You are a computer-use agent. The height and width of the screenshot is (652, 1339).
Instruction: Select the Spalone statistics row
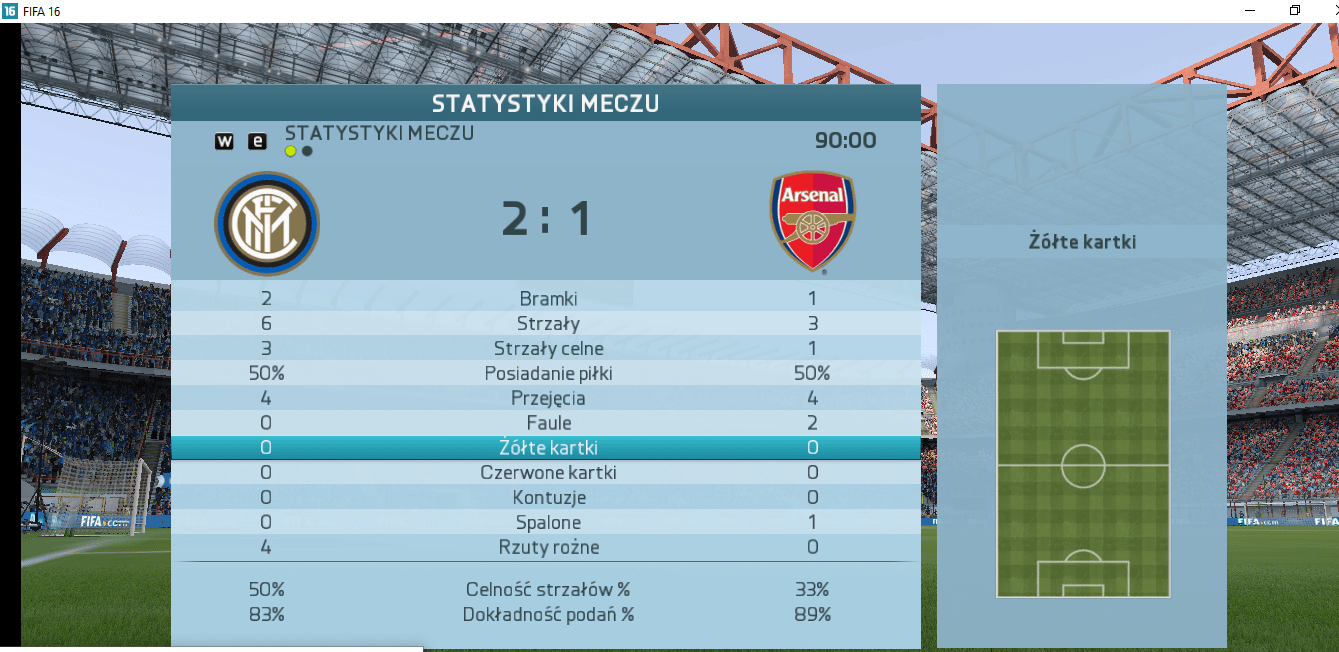548,522
